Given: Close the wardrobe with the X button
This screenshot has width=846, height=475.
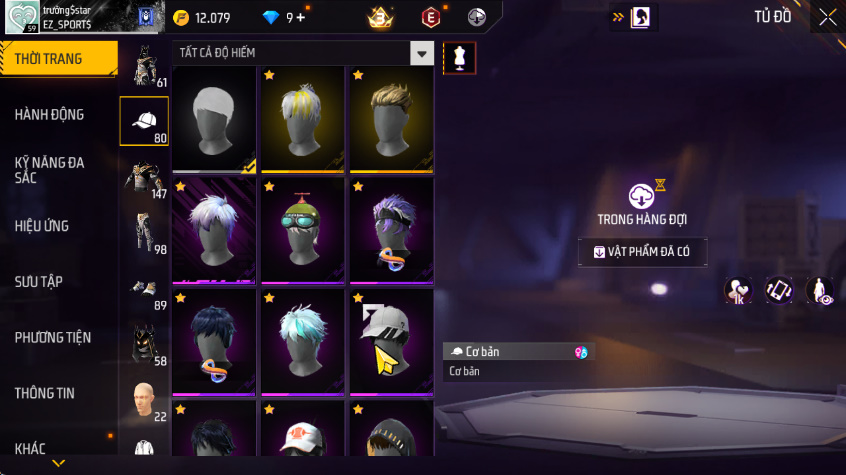Looking at the screenshot, I should click(827, 17).
